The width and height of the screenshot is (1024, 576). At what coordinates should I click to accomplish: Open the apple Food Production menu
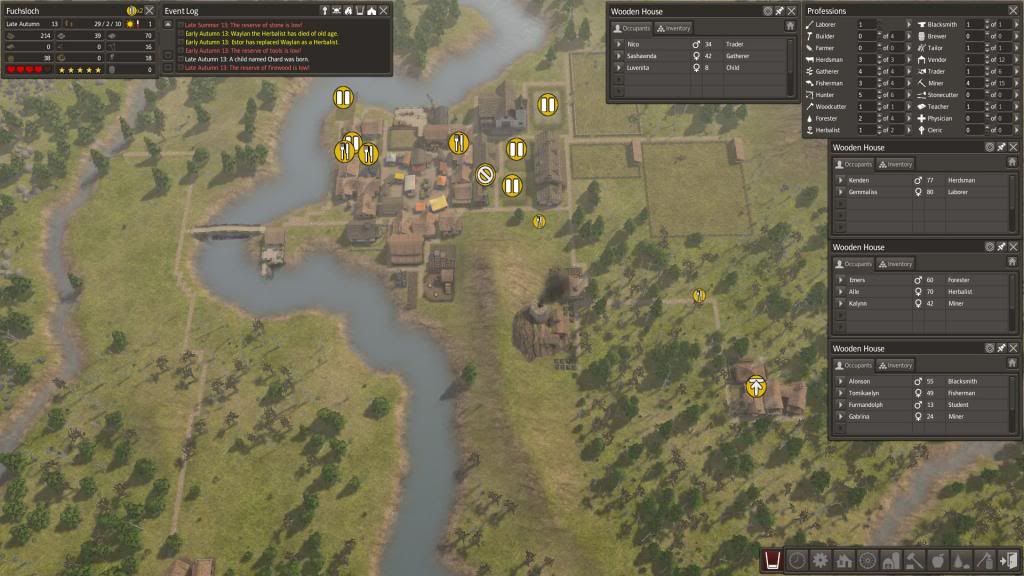938,561
